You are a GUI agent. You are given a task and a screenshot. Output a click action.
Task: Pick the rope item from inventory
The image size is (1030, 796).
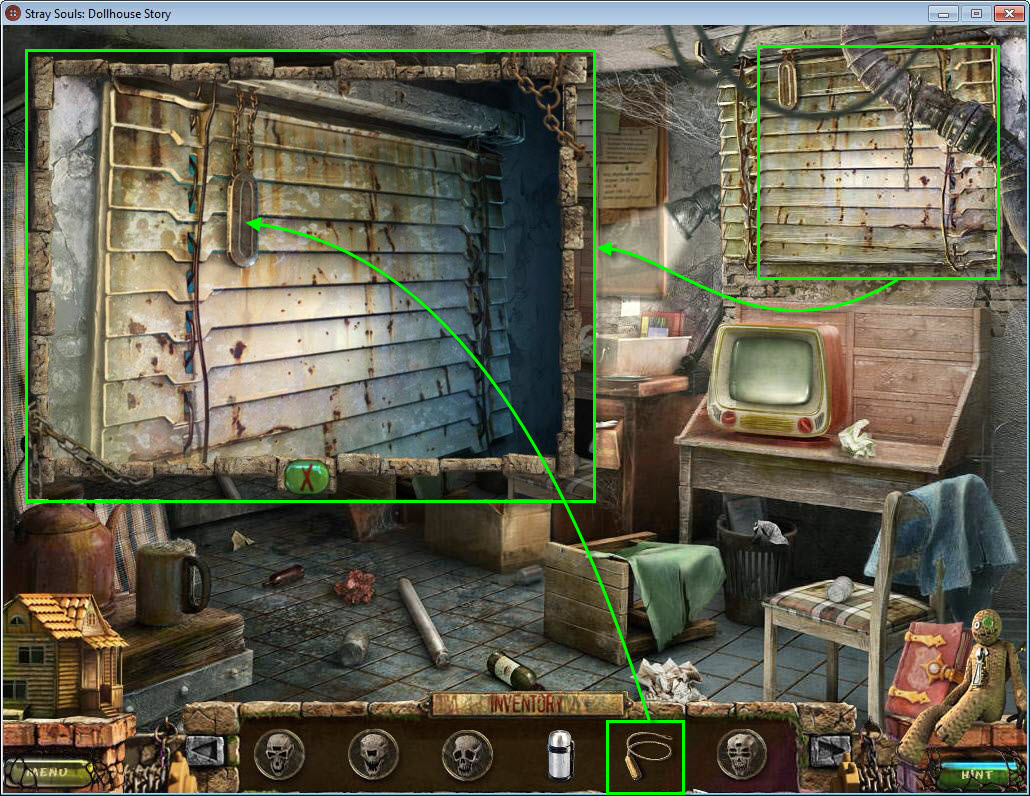[645, 753]
